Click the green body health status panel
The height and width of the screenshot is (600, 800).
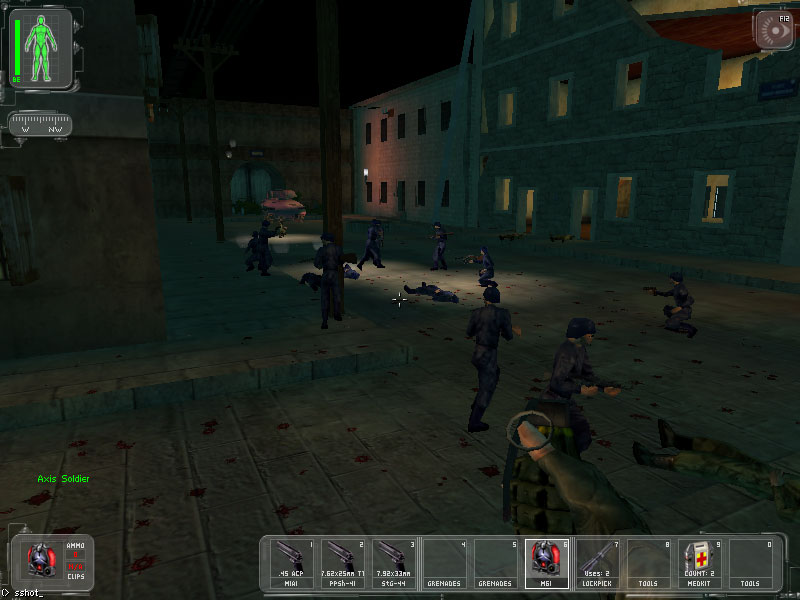point(42,46)
